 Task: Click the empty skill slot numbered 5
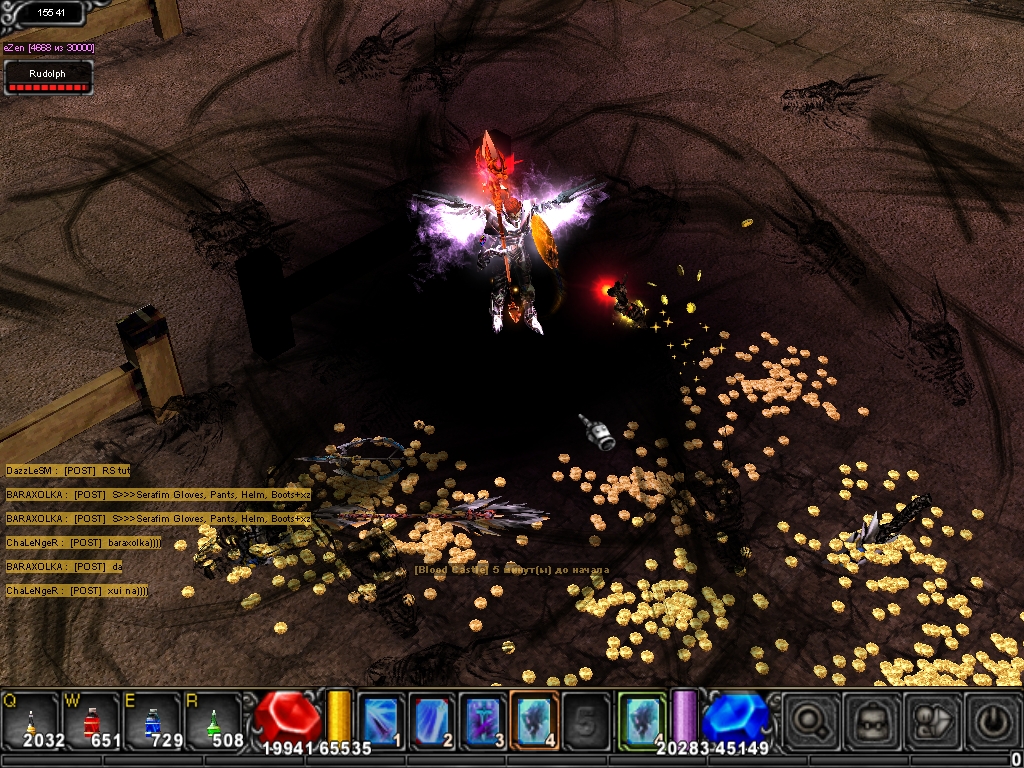(586, 719)
